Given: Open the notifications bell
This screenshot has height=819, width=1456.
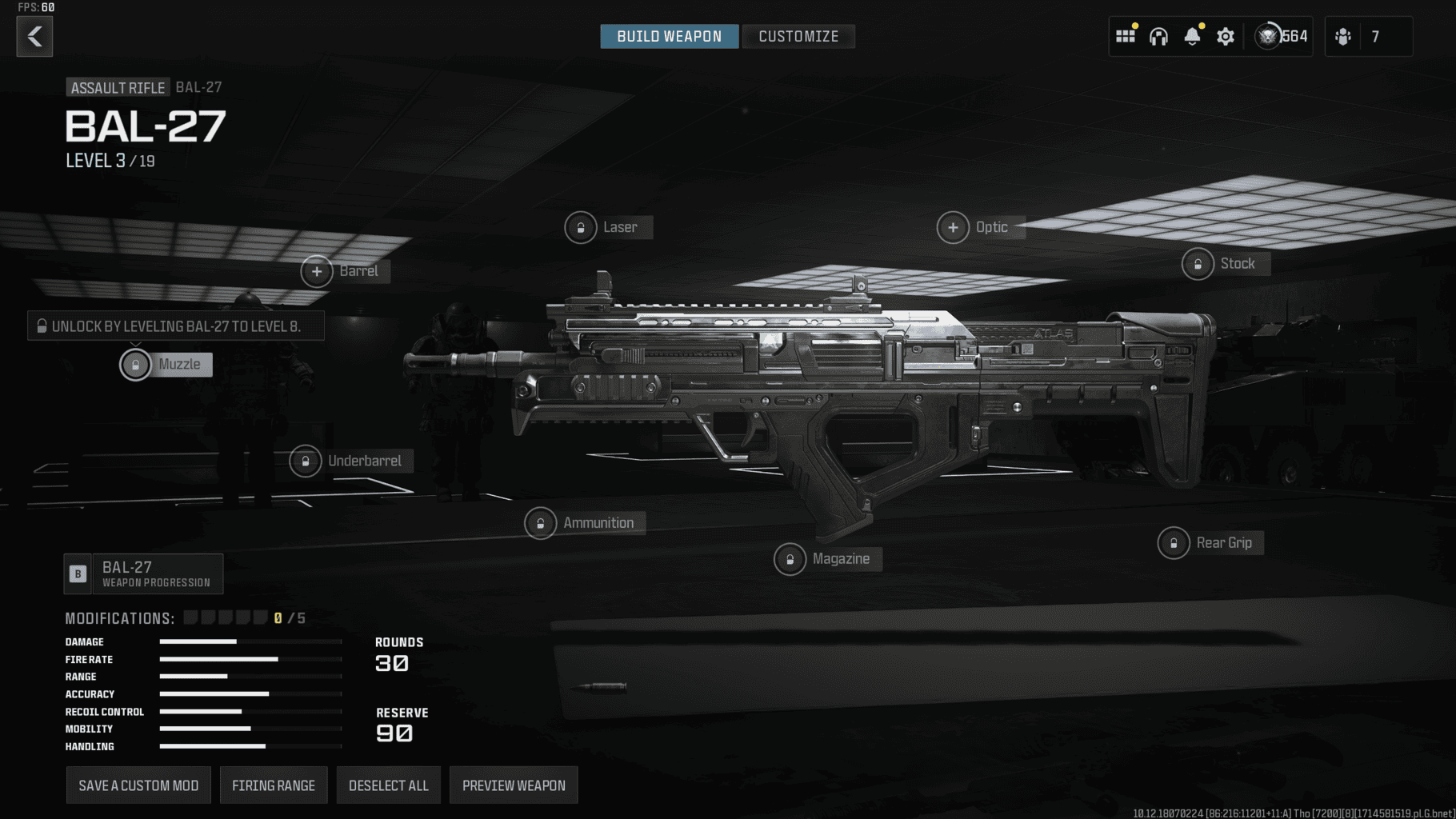Looking at the screenshot, I should click(x=1192, y=36).
